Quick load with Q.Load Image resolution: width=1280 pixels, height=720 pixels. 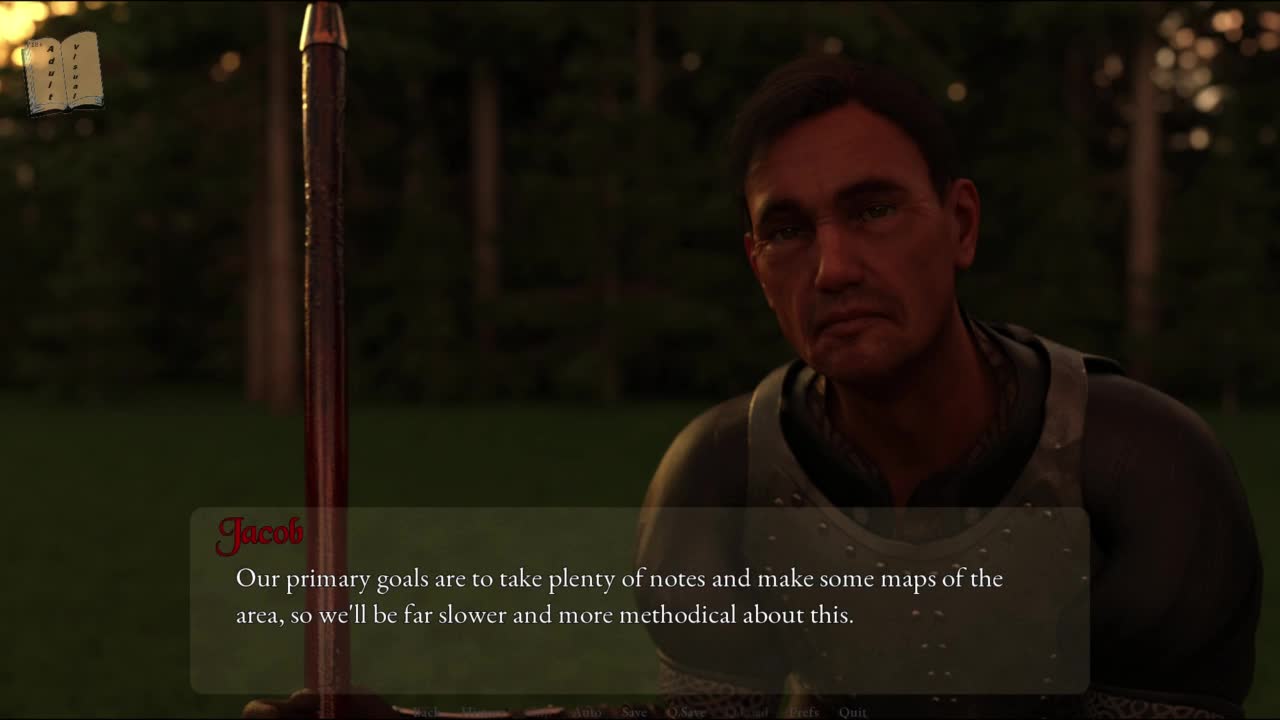748,712
